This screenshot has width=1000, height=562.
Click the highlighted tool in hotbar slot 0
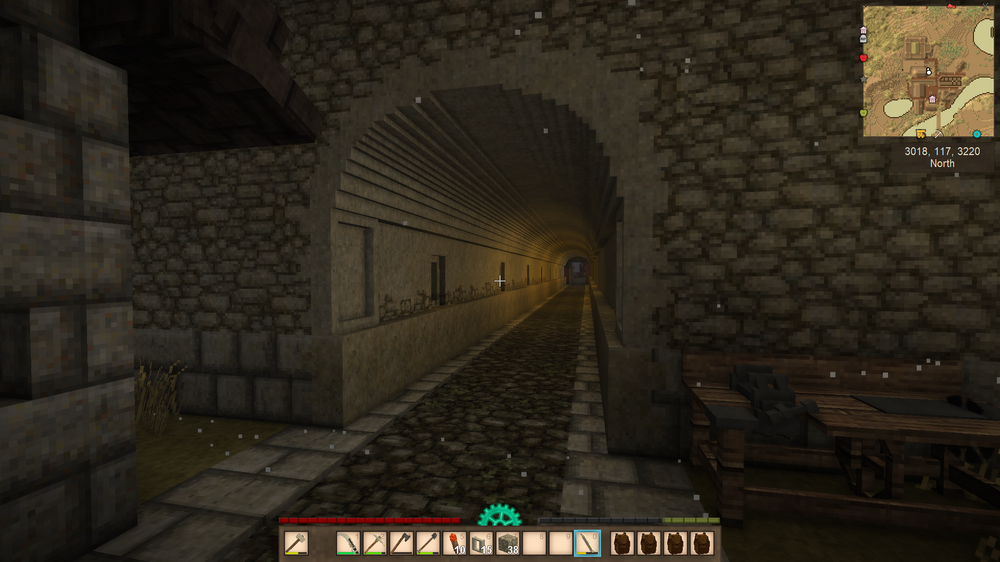pyautogui.click(x=588, y=543)
